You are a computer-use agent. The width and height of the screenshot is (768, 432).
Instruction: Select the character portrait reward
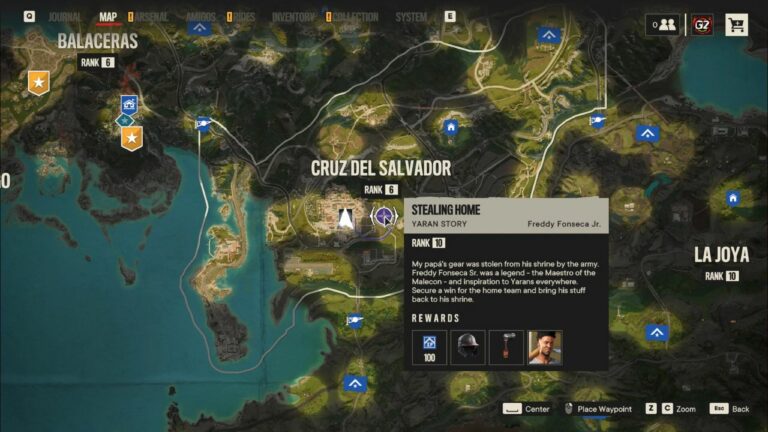tap(545, 347)
